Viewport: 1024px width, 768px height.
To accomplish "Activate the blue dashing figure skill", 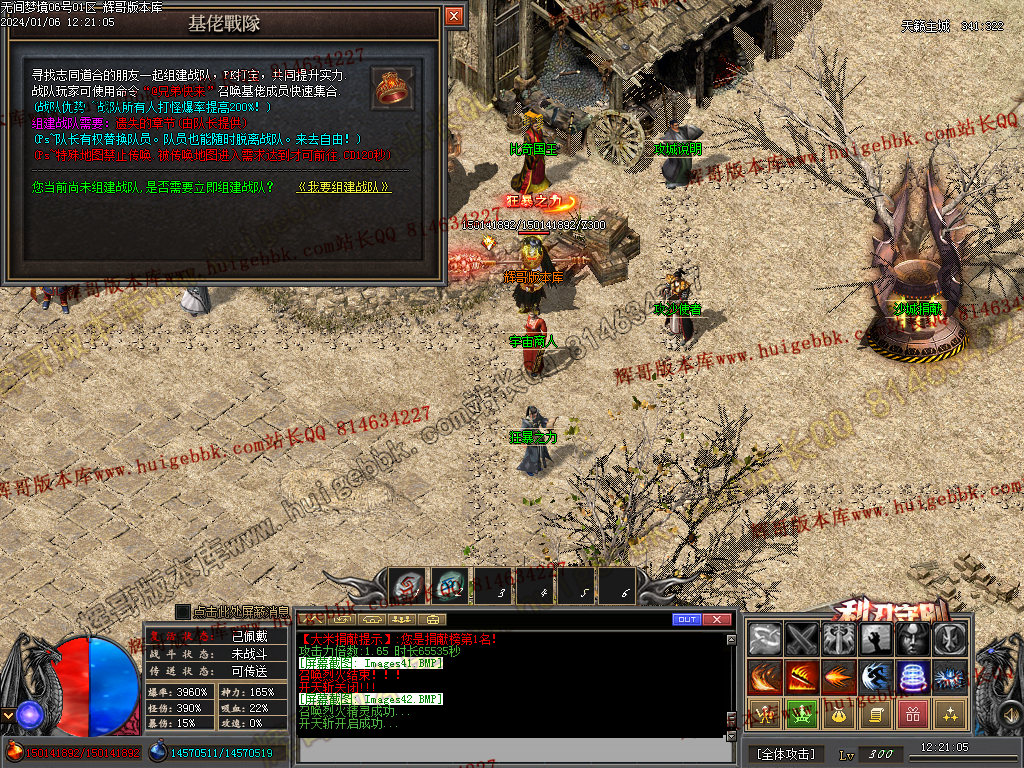I will (x=875, y=677).
